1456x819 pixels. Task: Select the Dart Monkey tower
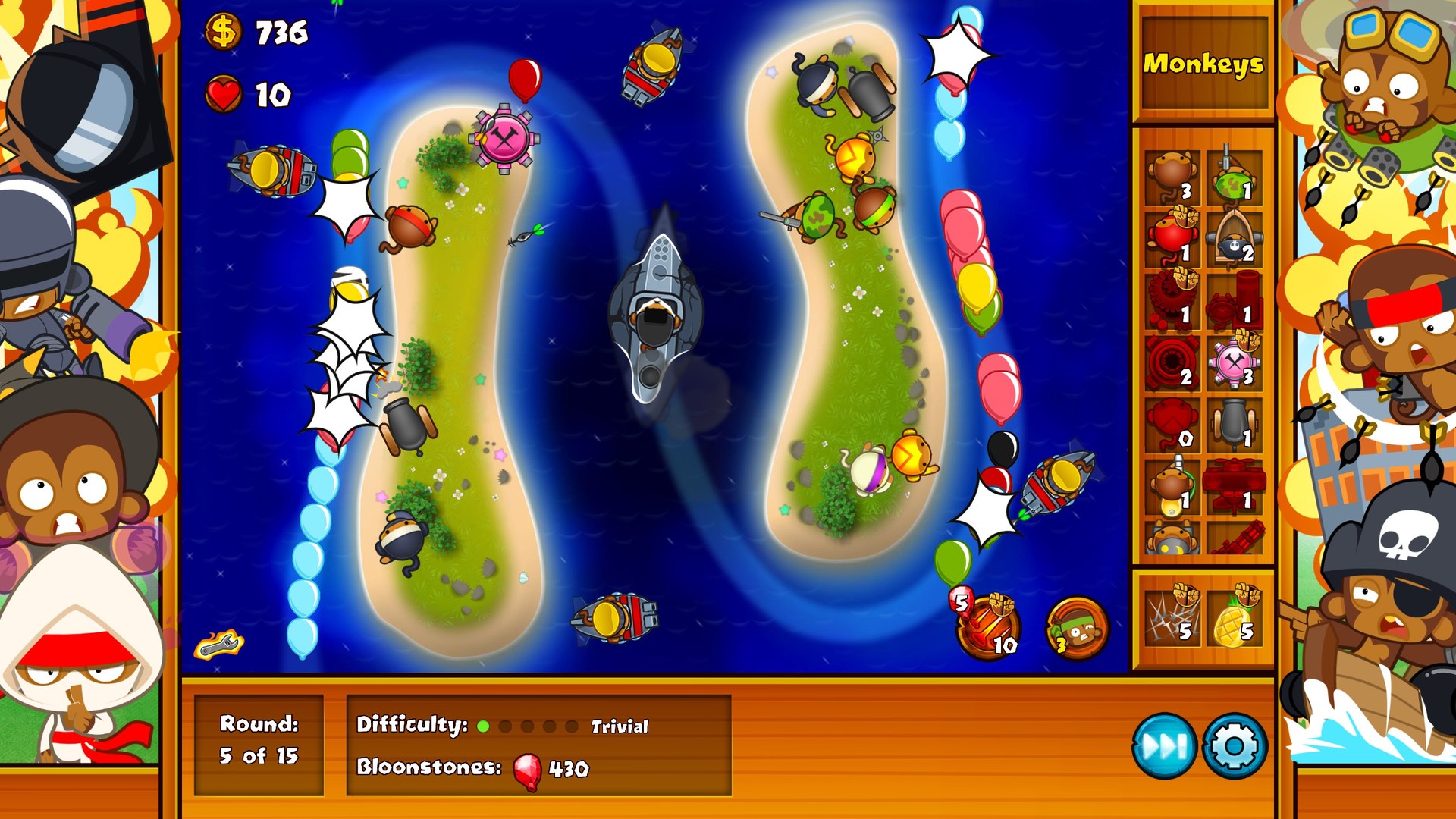[x=1172, y=173]
